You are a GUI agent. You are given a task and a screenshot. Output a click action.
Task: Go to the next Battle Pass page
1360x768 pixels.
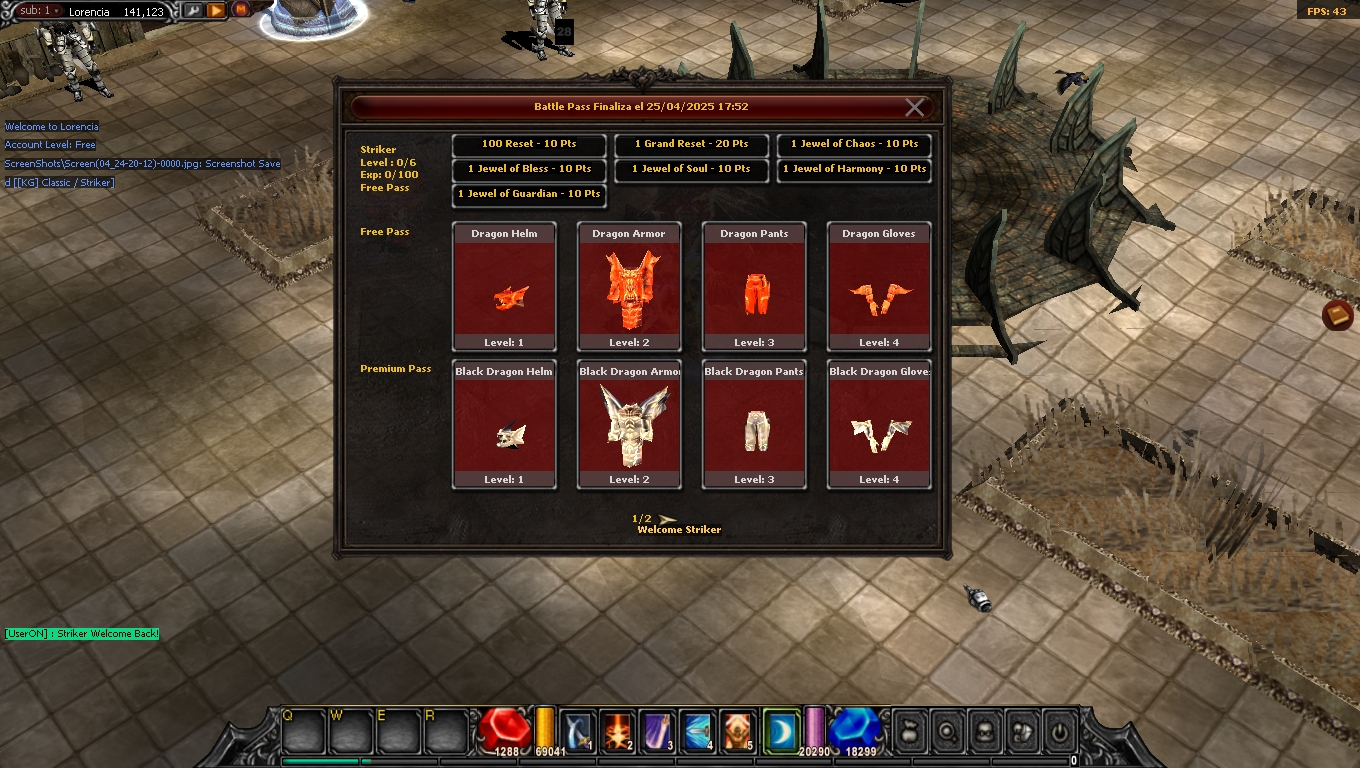pyautogui.click(x=668, y=518)
